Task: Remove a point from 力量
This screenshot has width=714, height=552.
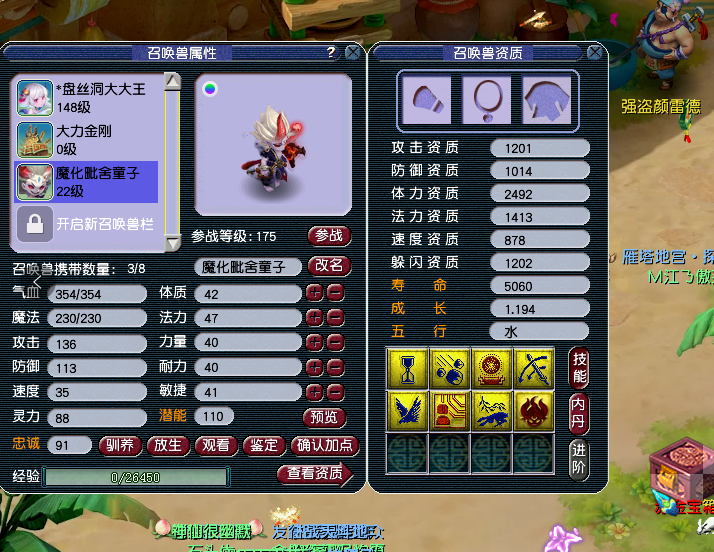Action: click(x=335, y=342)
